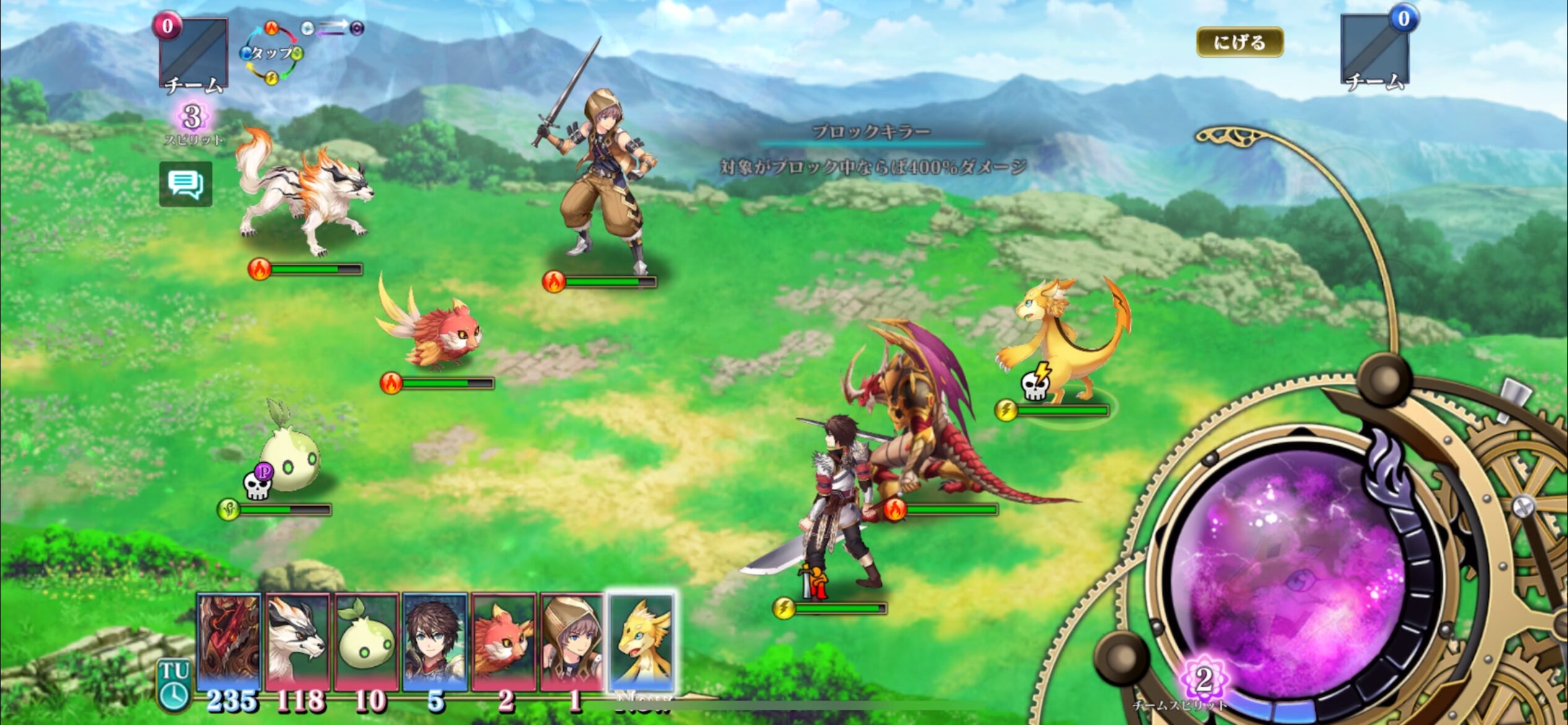This screenshot has height=725, width=1568.
Task: Open the chat speech bubble icon
Action: point(185,184)
